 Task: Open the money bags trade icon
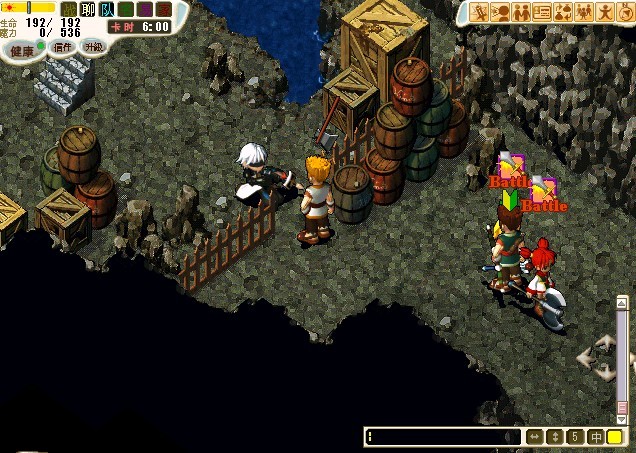564,12
